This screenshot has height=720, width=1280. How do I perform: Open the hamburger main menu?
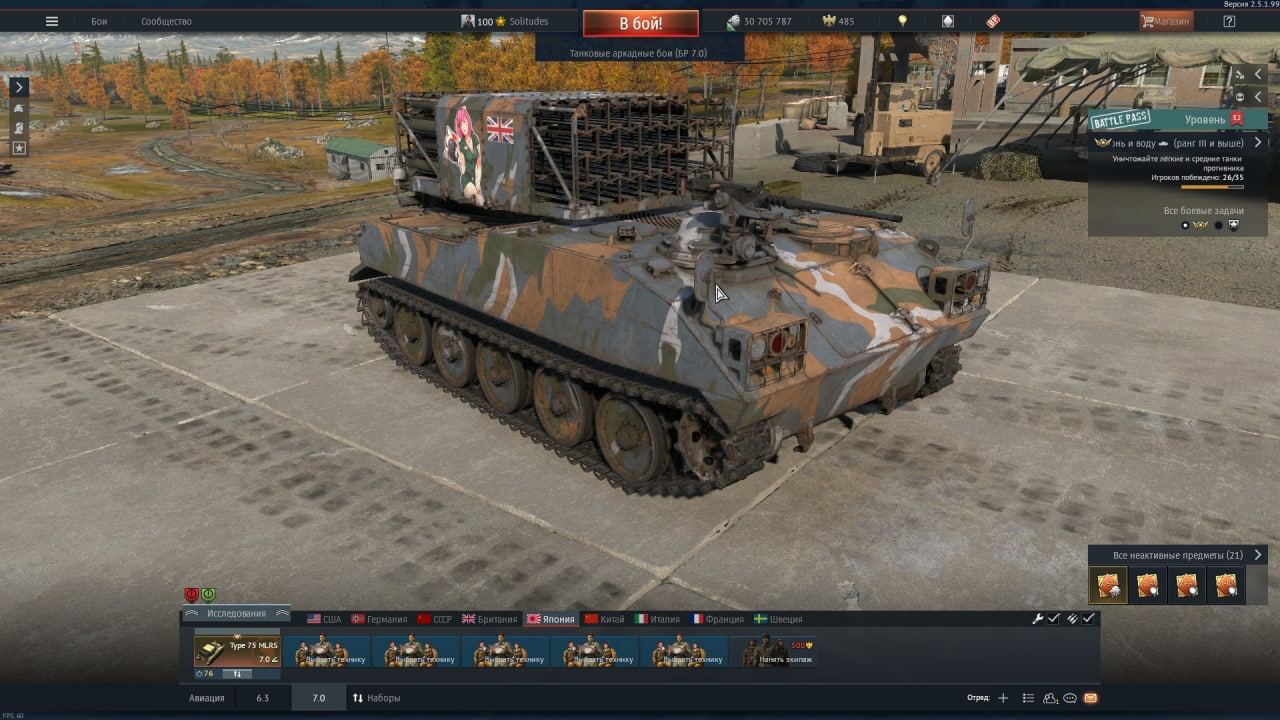52,21
